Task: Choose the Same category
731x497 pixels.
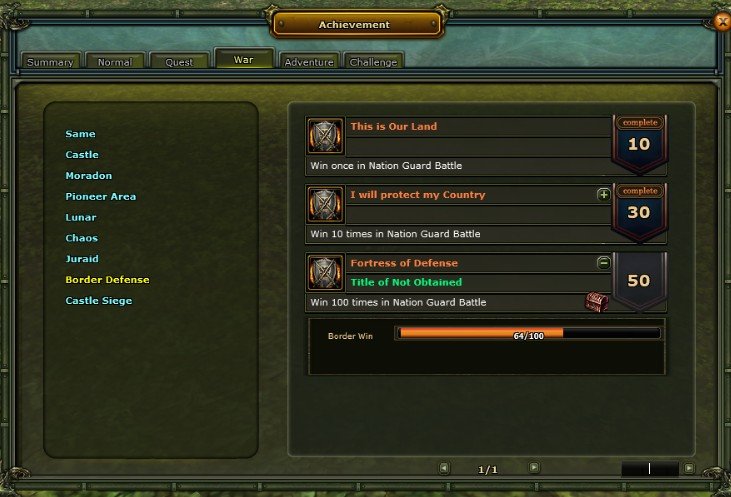Action: point(81,134)
